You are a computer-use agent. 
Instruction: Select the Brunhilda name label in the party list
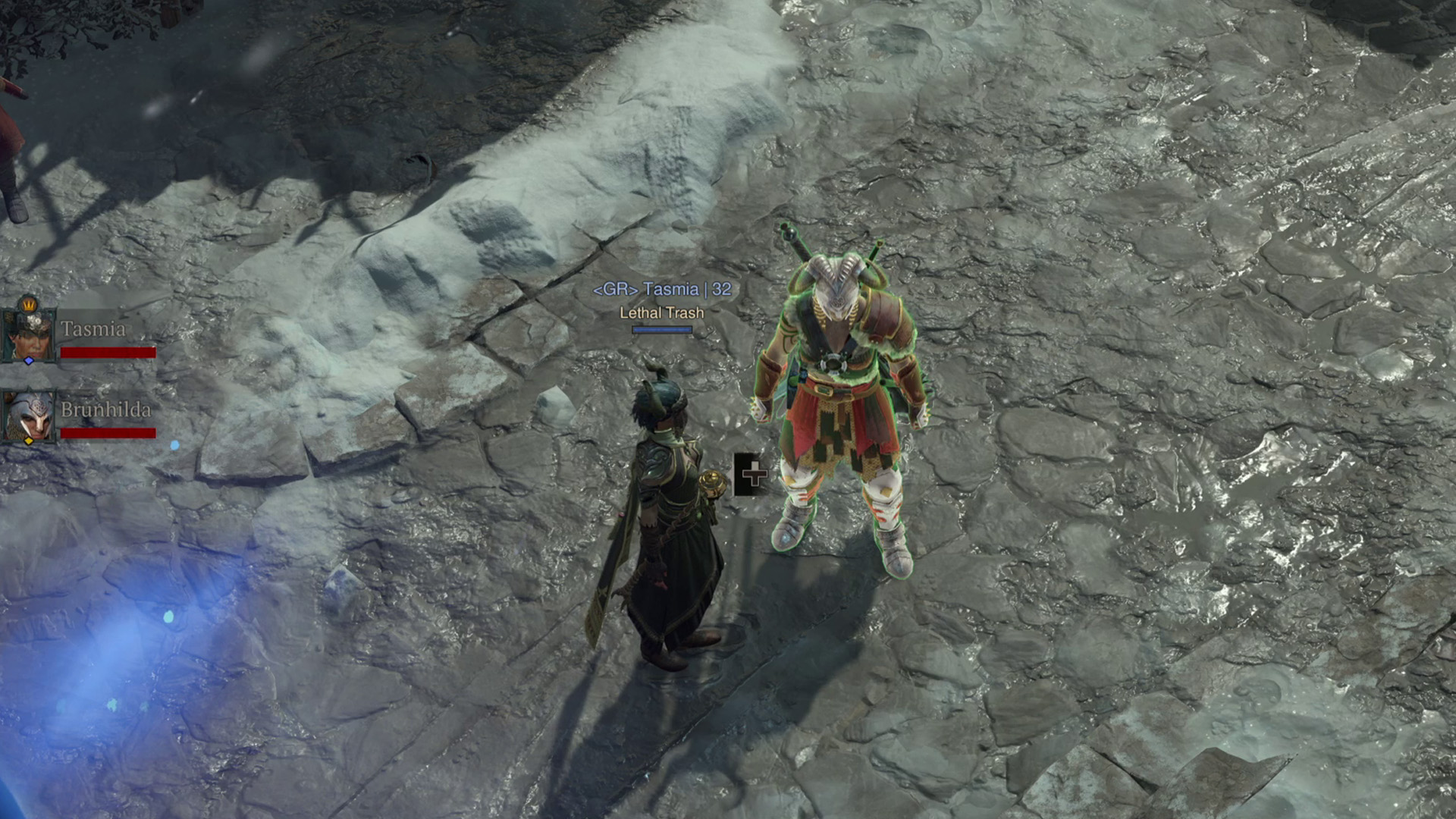click(x=106, y=409)
